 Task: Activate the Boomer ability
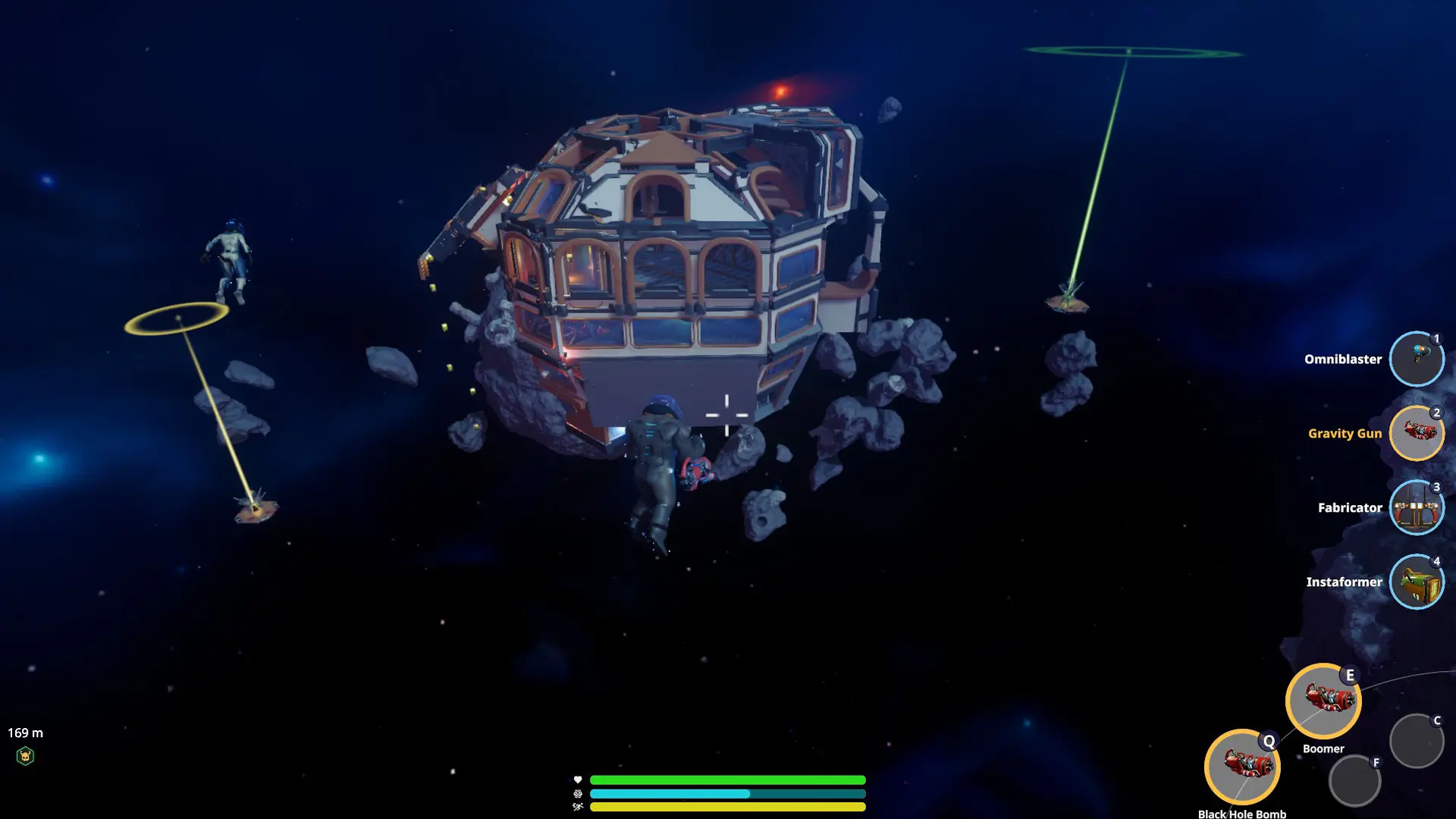point(1323,701)
